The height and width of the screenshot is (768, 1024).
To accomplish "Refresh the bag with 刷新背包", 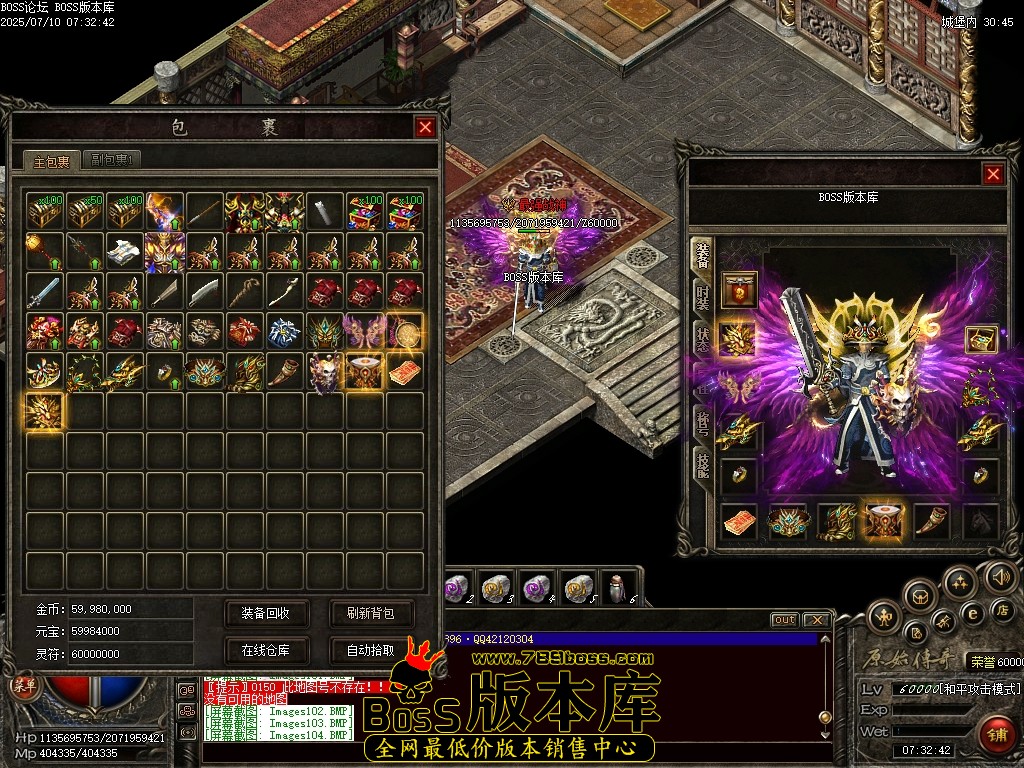I will coord(370,613).
